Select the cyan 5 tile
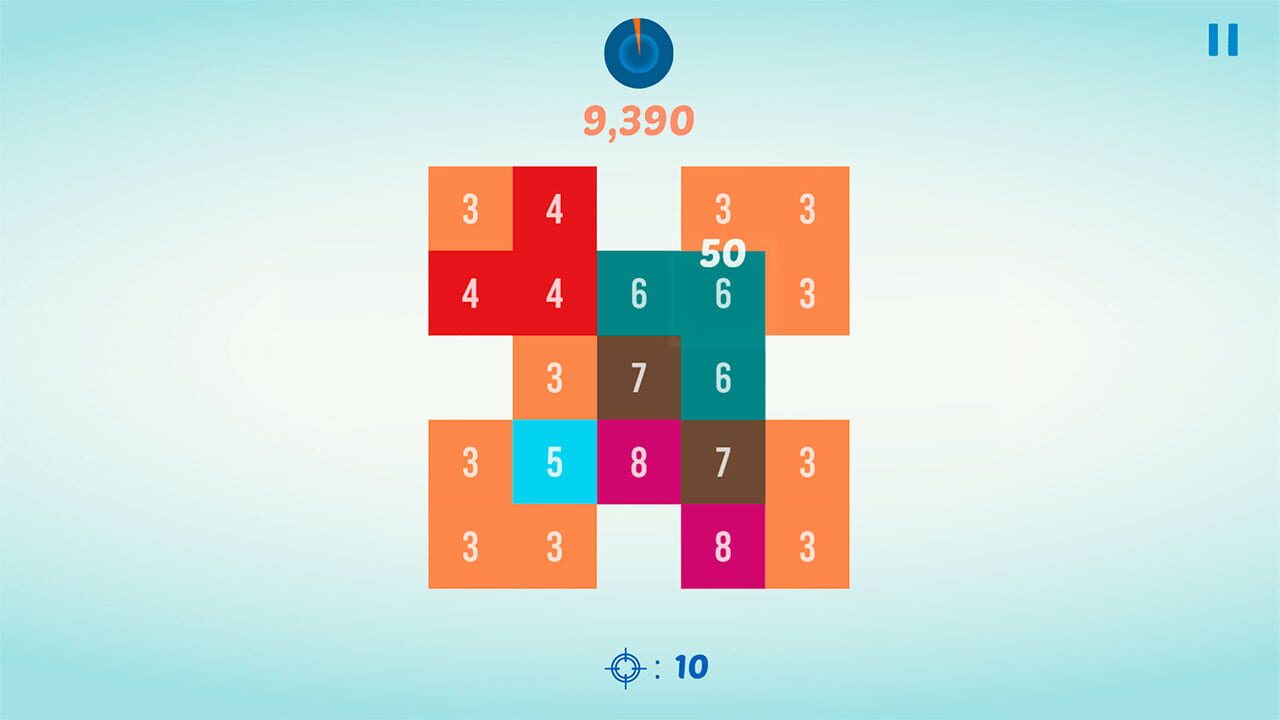 coord(553,461)
